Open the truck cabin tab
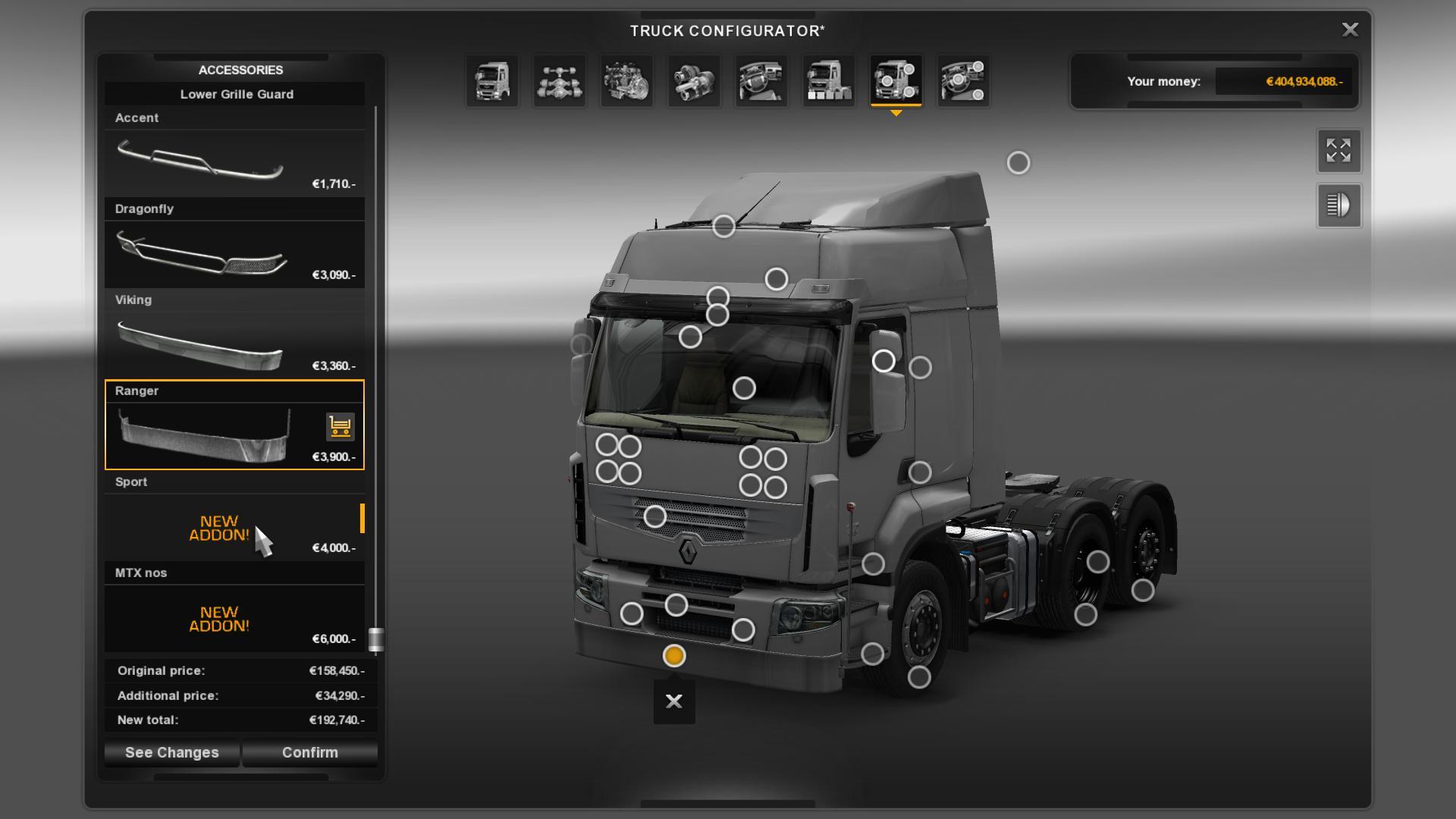The width and height of the screenshot is (1456, 819). coord(492,81)
